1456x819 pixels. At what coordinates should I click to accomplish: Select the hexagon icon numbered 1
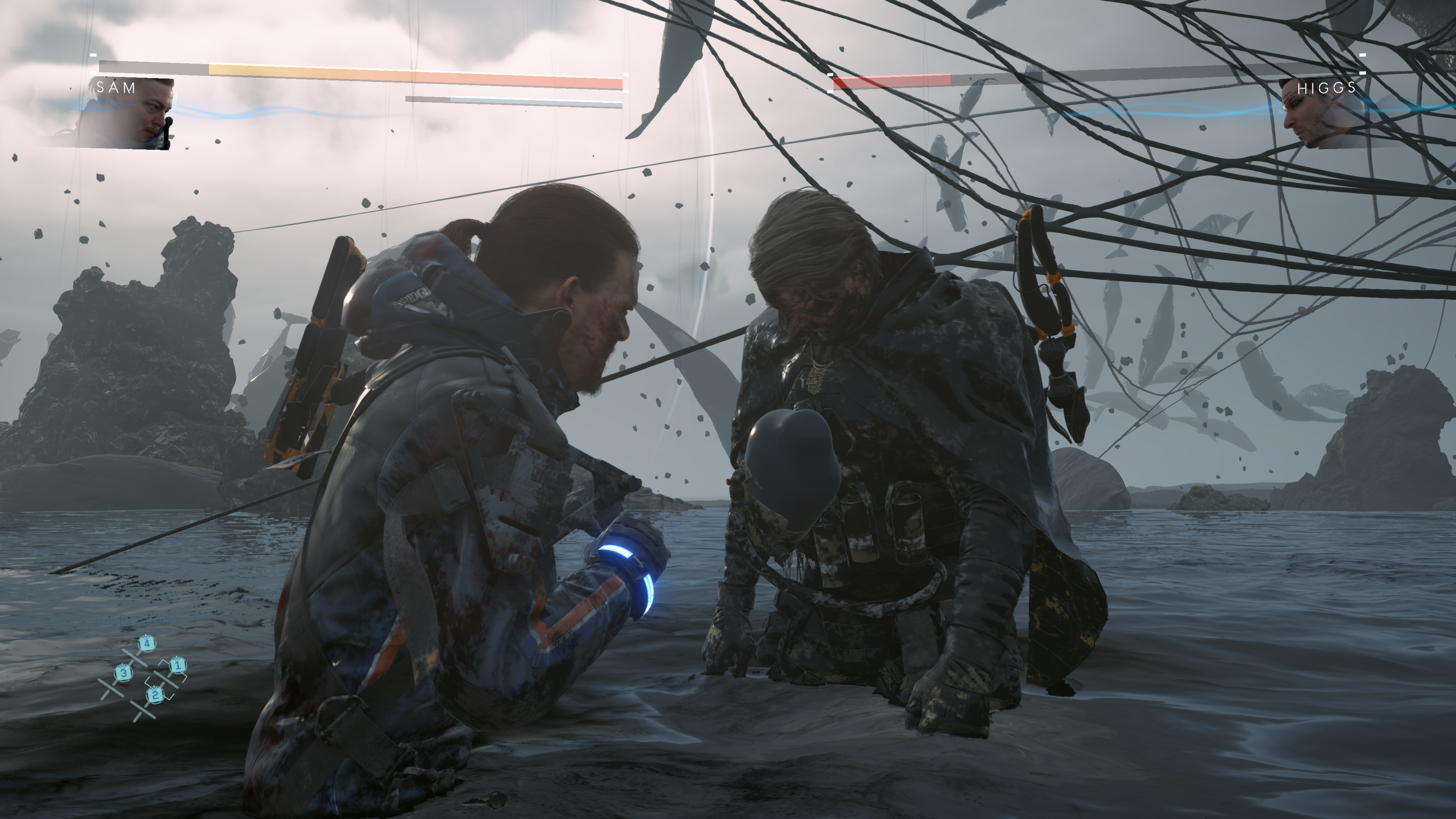pyautogui.click(x=177, y=665)
